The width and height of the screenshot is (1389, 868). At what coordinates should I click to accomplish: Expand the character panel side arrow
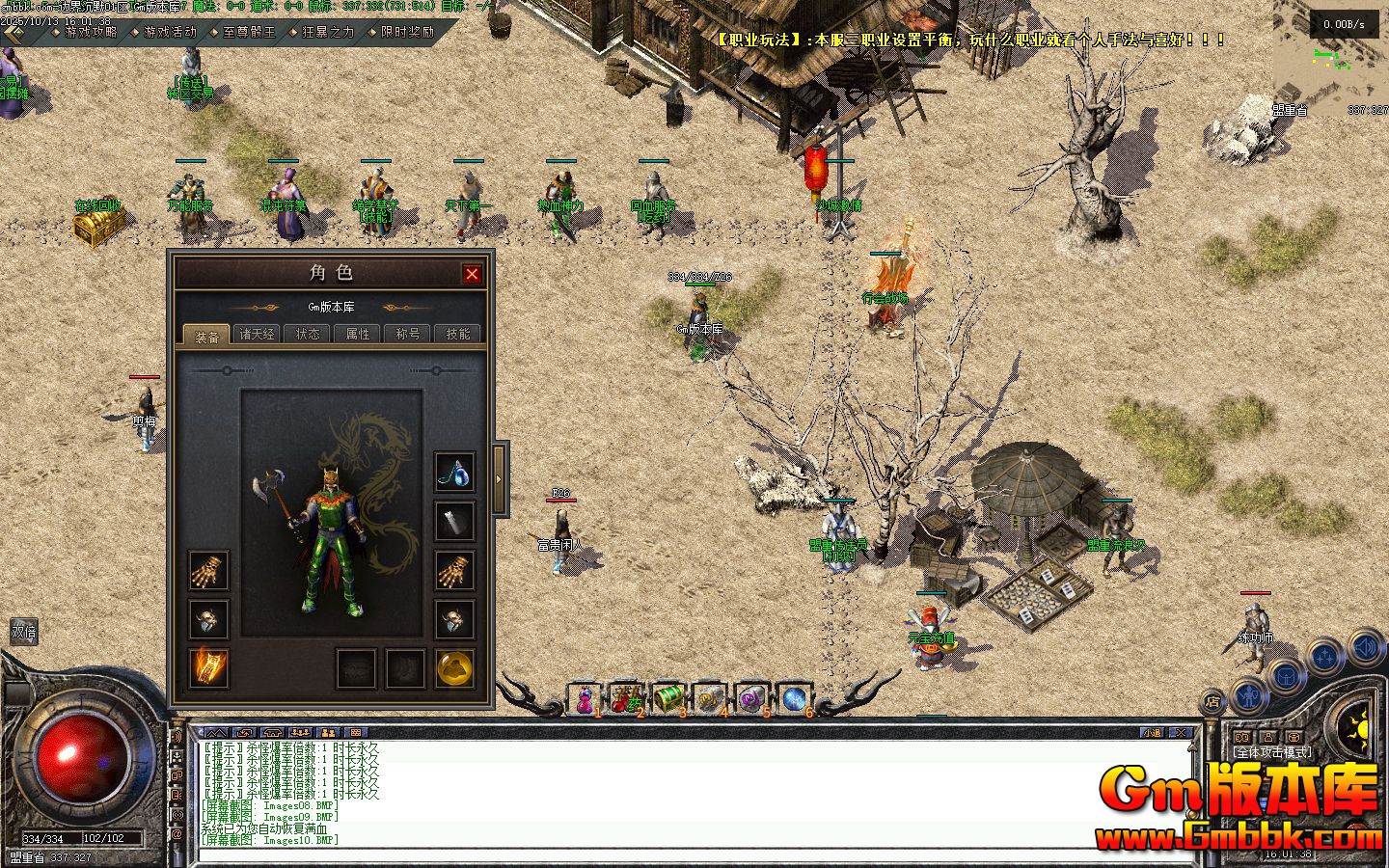tap(500, 478)
